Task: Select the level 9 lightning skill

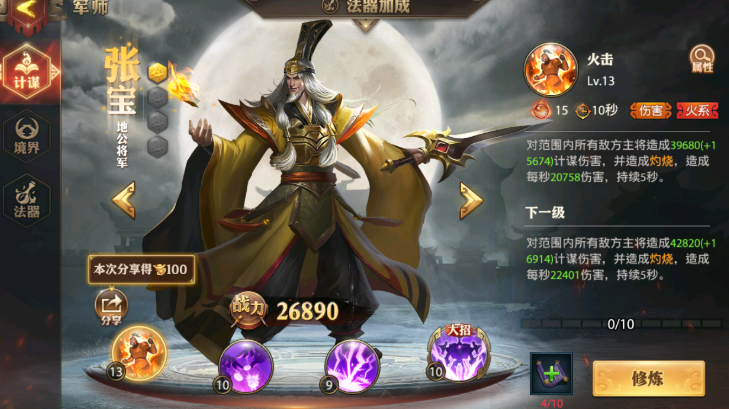Action: click(351, 363)
